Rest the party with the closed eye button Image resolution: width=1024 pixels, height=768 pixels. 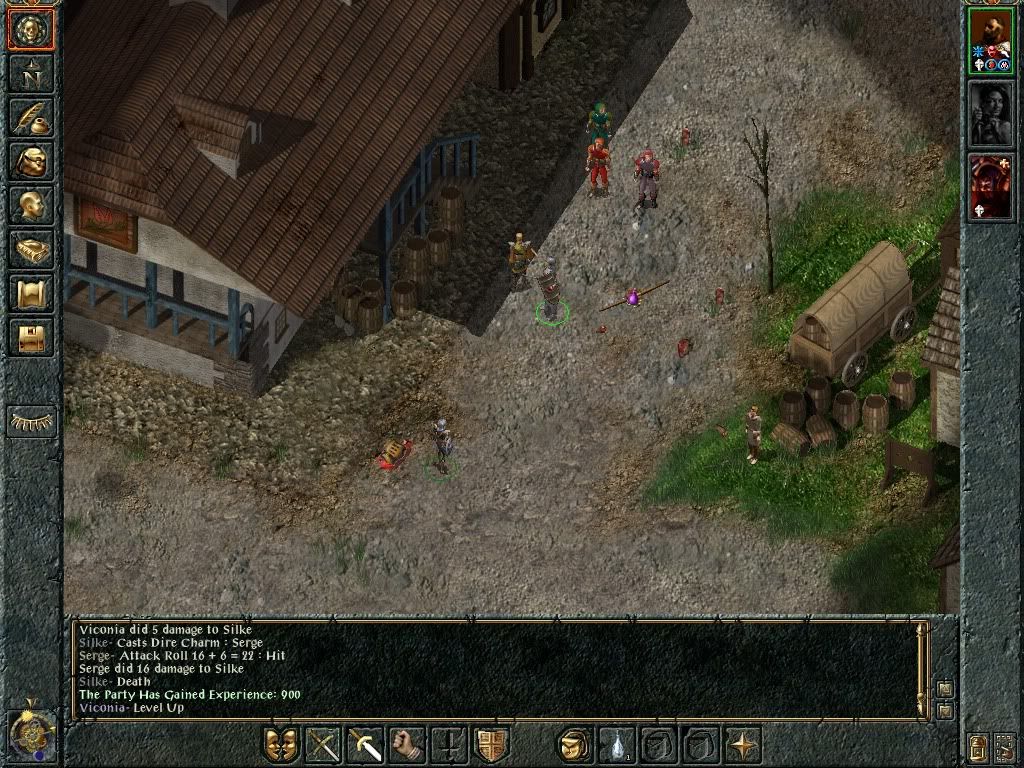pos(31,421)
